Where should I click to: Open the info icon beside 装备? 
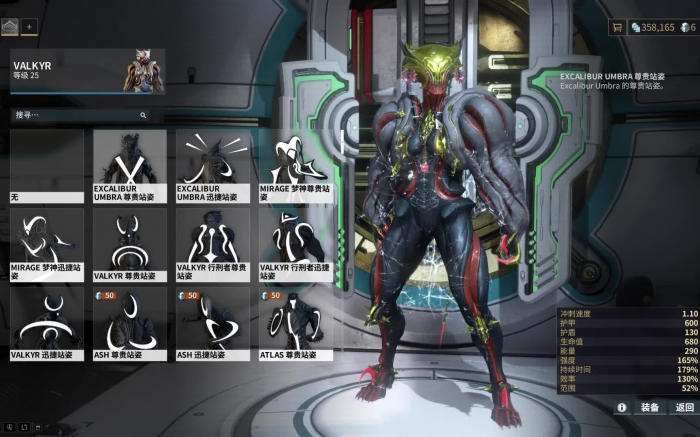(x=621, y=407)
